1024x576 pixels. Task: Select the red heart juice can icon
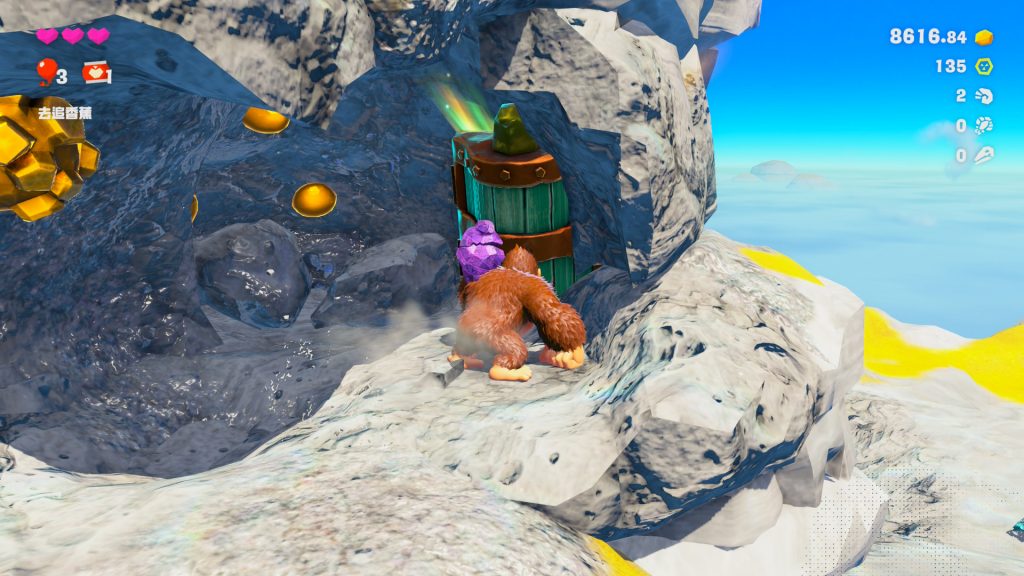tap(96, 72)
